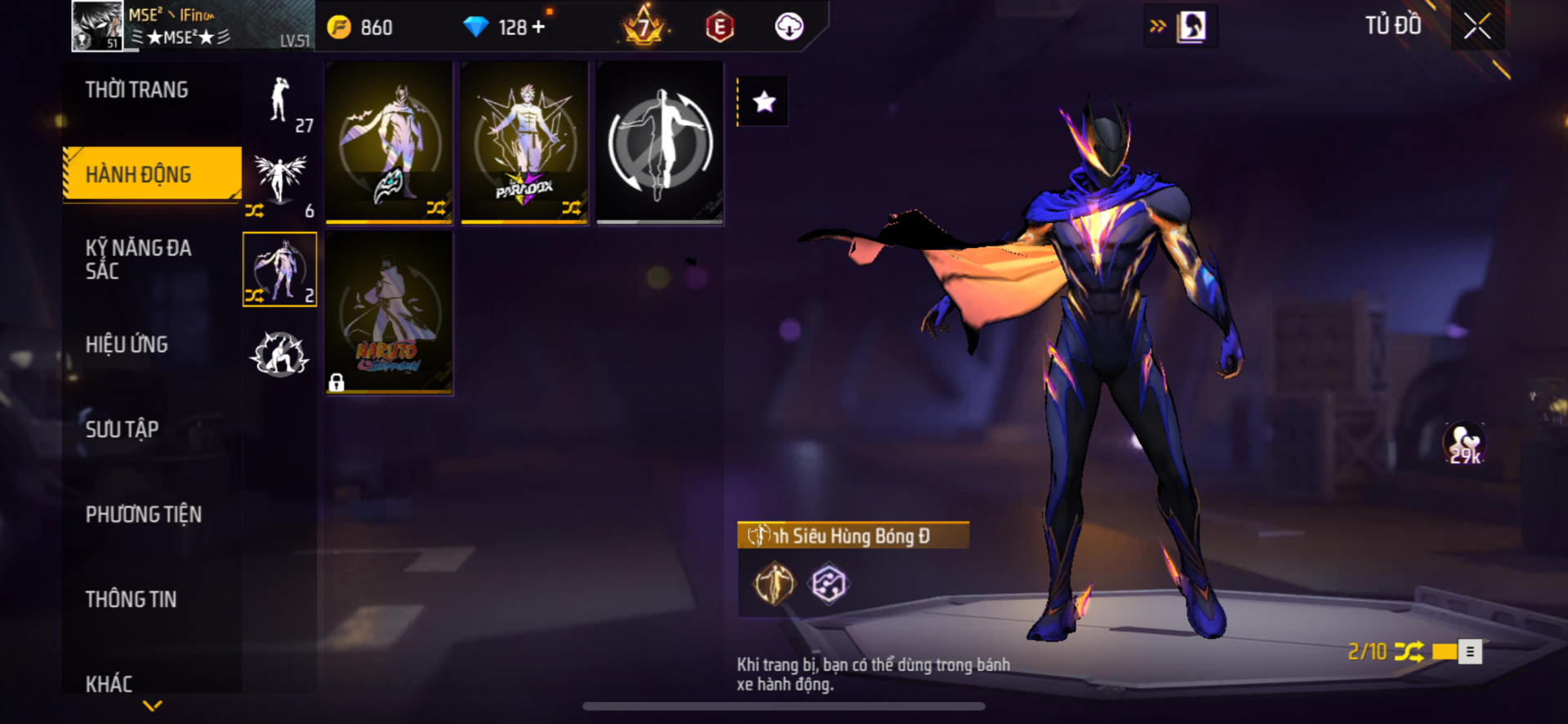1568x724 pixels.
Task: Close the Tủ Đồ wardrobe screen
Action: tap(1477, 26)
